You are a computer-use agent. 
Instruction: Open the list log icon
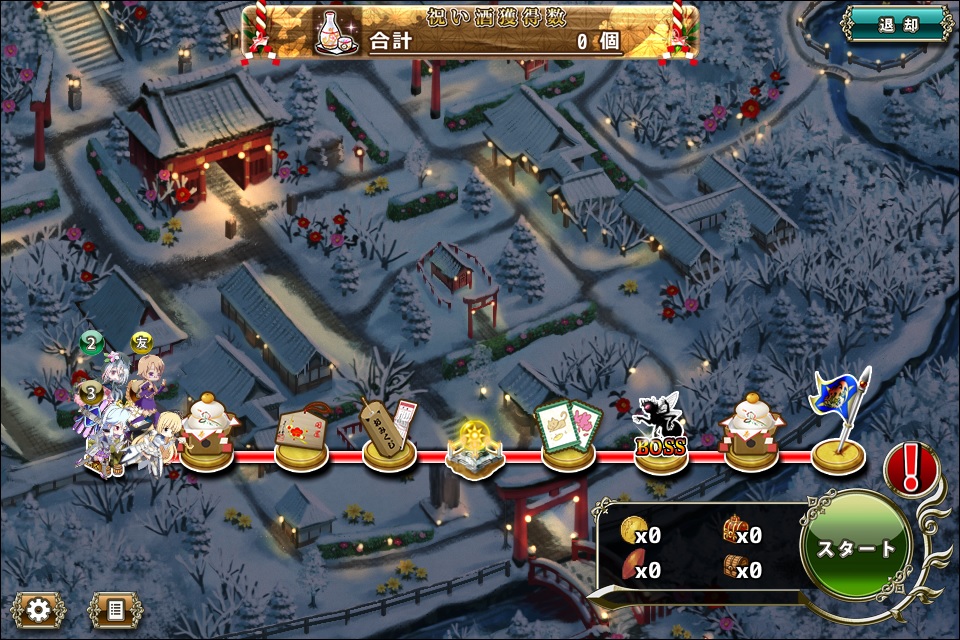pos(115,609)
